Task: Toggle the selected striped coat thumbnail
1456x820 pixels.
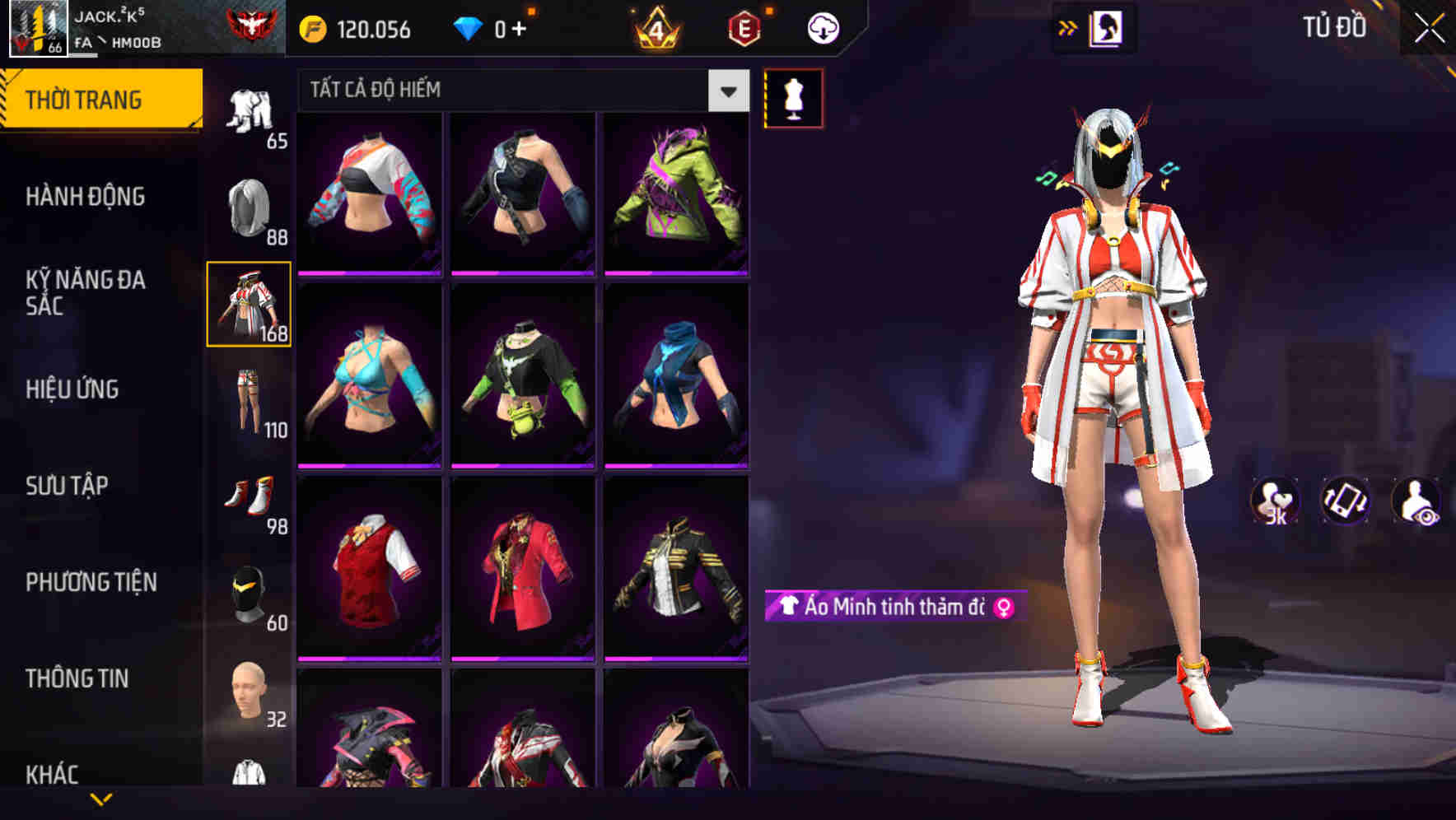Action: pyautogui.click(x=249, y=305)
